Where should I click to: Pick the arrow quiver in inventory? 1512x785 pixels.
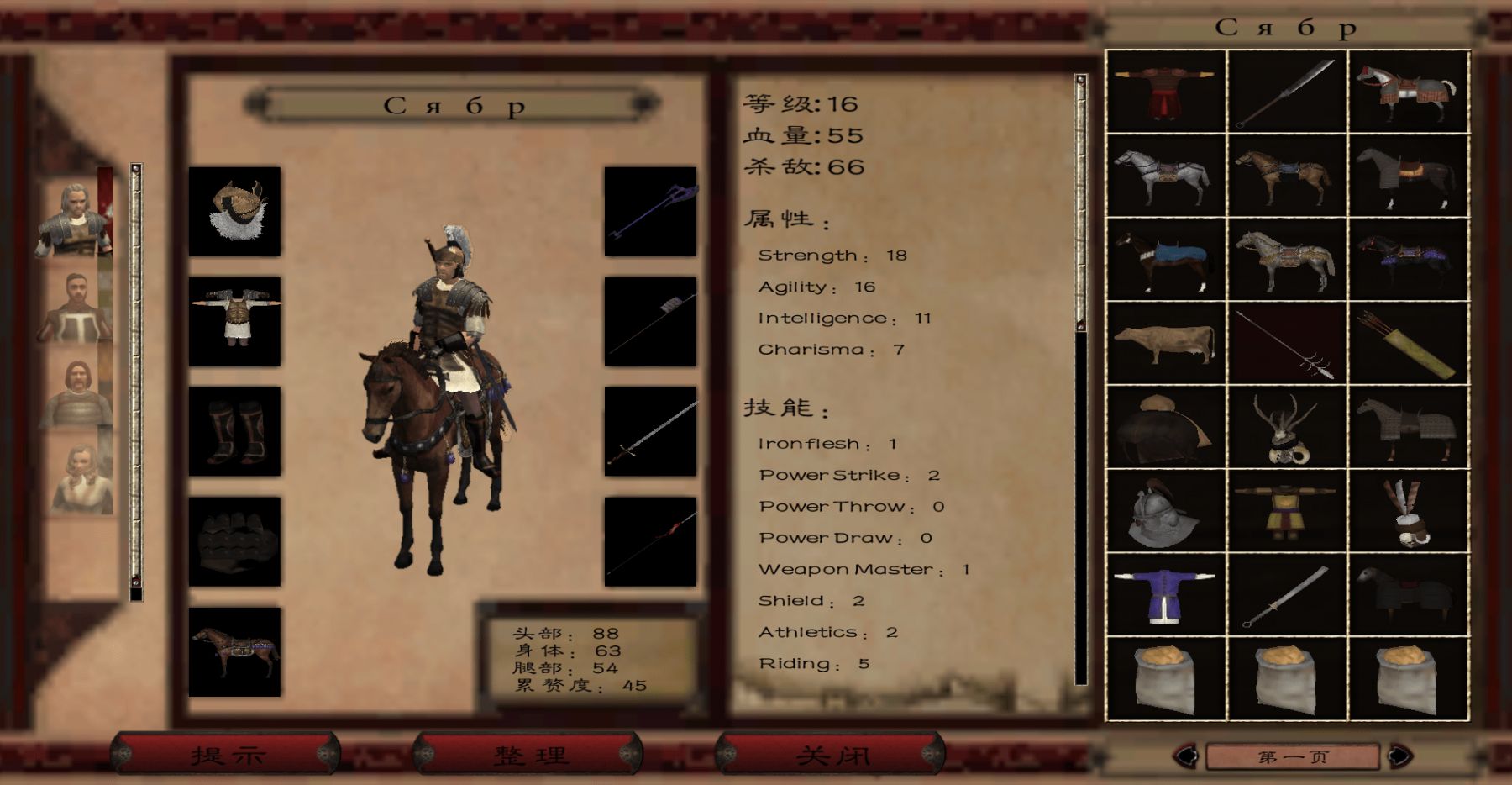[1408, 343]
